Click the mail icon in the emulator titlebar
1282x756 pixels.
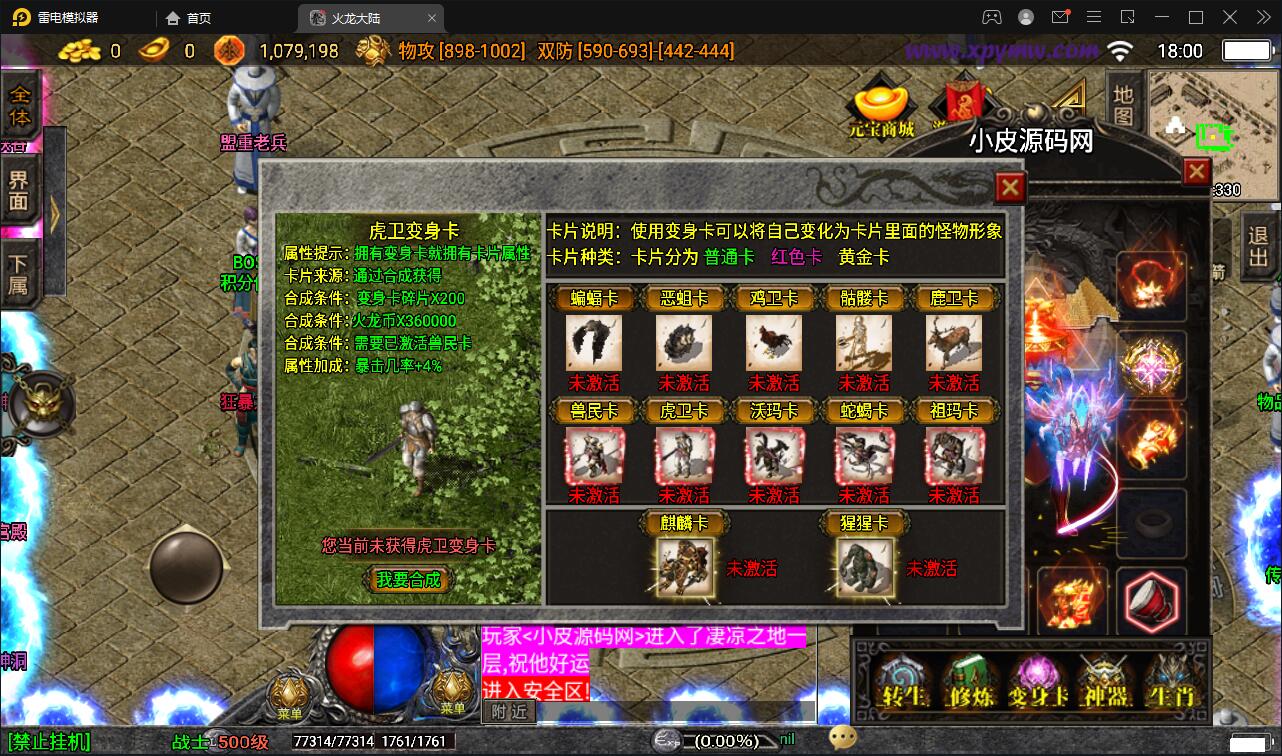1062,17
